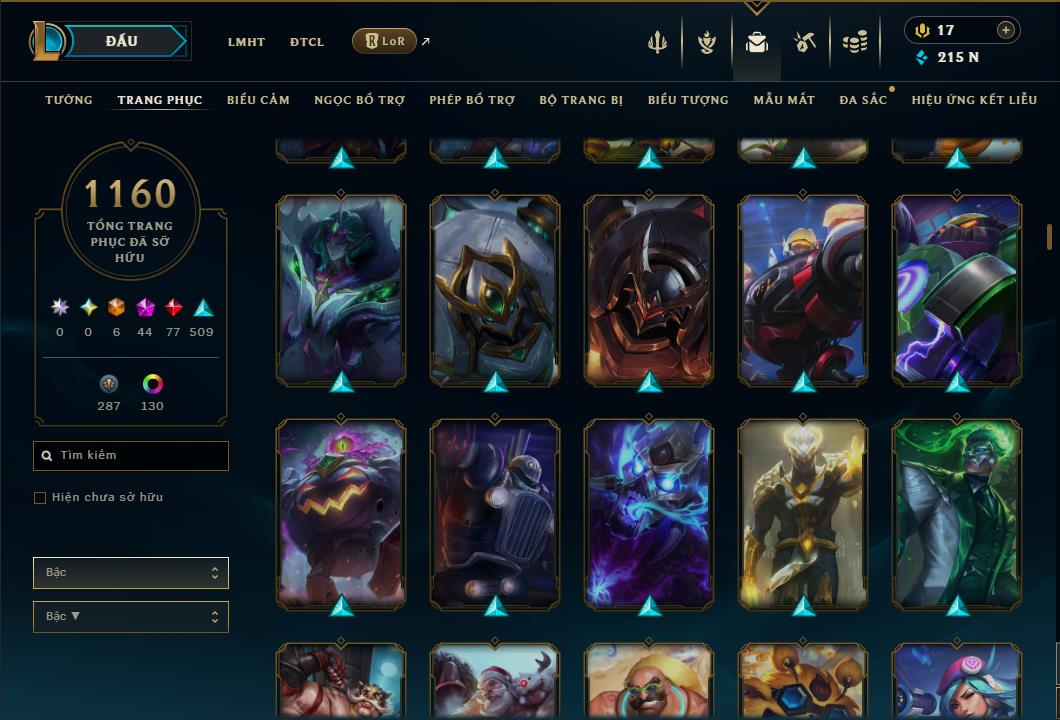
Task: Show the BIỂU TƯỢNG icons tab
Action: tap(688, 100)
